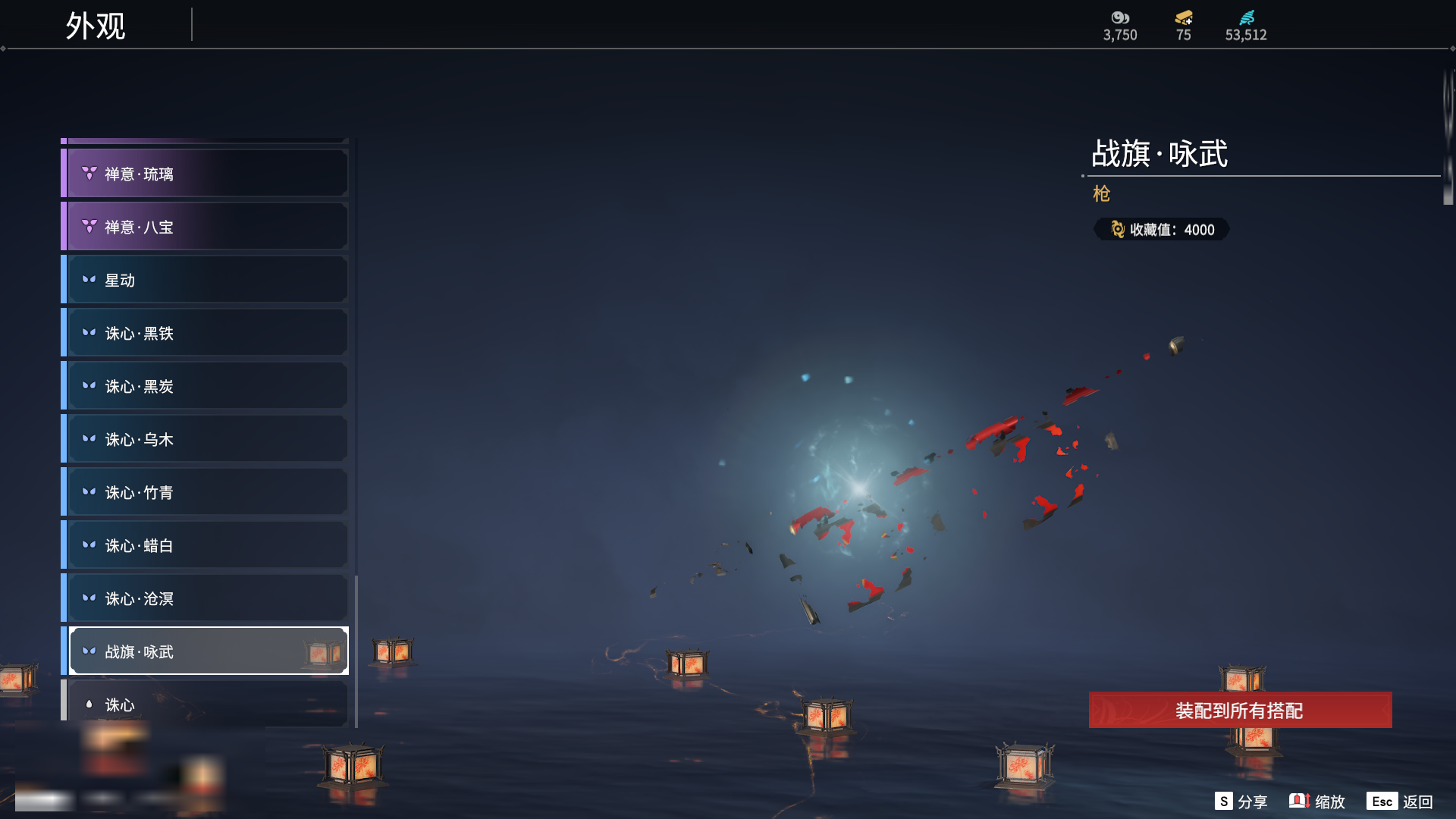
Task: Select the 诛心·沧溟 appearance entry
Action: [205, 599]
